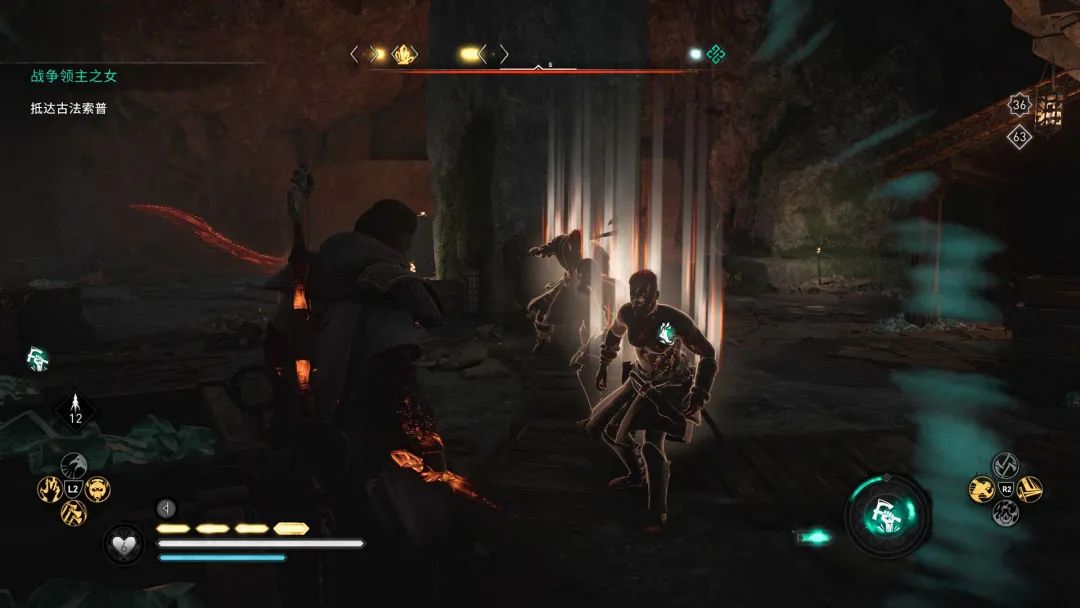Click the arrow count quiver icon
Screen dimensions: 1080x608
(x=75, y=409)
